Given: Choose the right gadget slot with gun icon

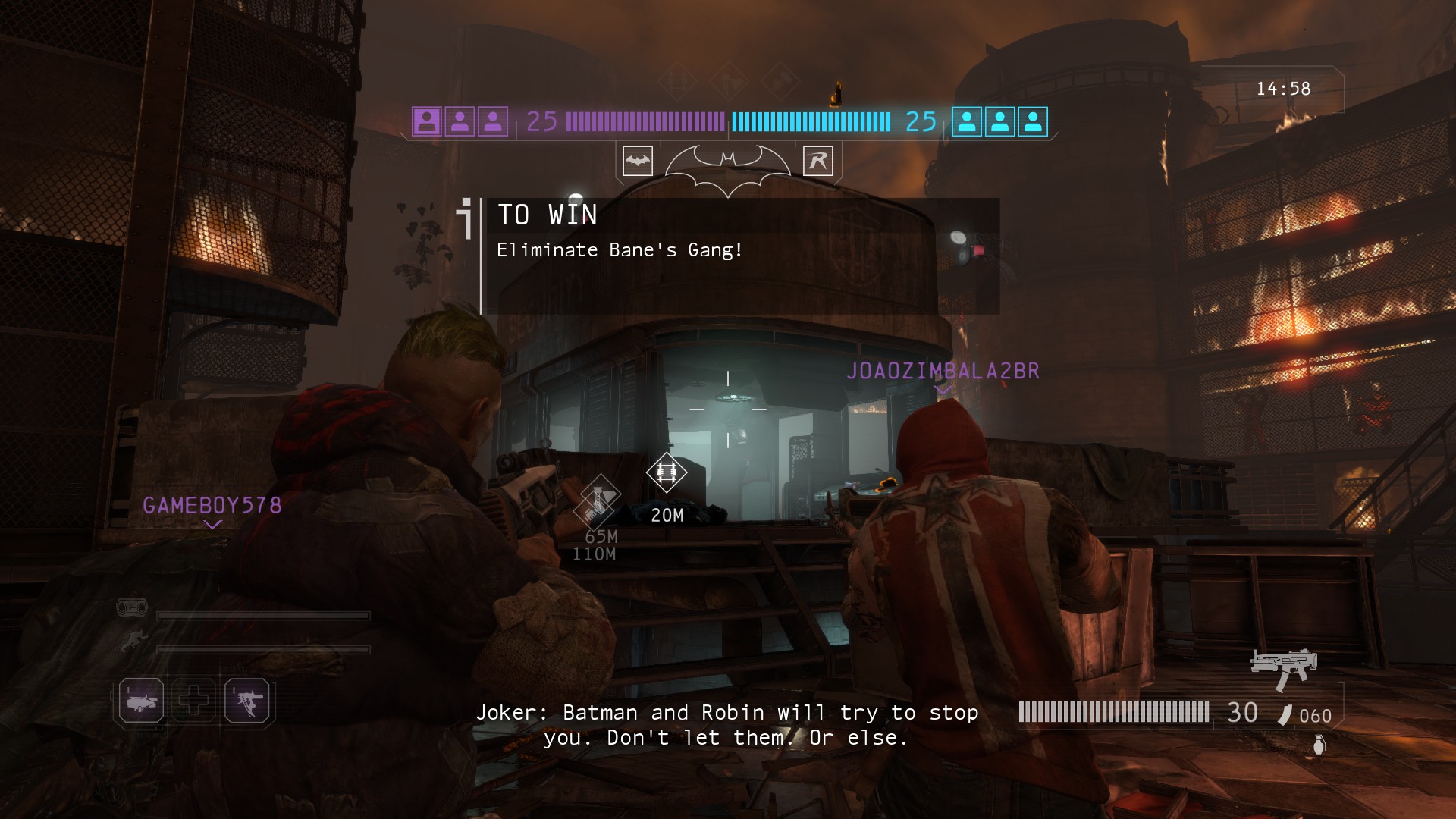Looking at the screenshot, I should (x=247, y=701).
